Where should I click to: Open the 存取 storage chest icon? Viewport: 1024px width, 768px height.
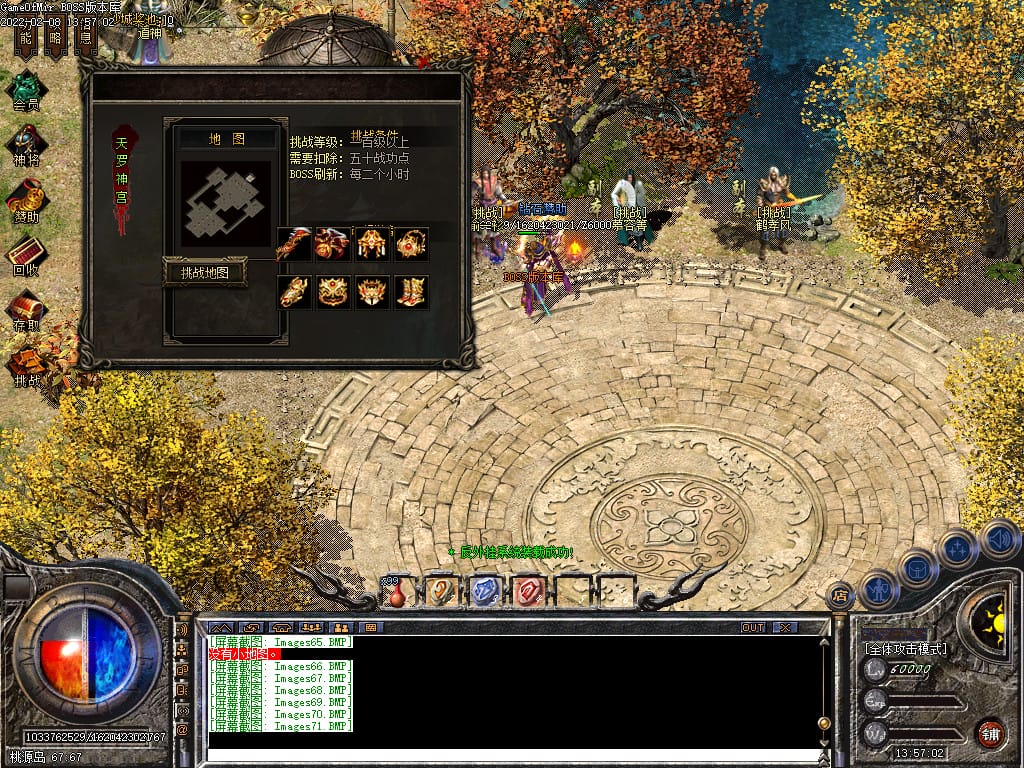point(26,308)
